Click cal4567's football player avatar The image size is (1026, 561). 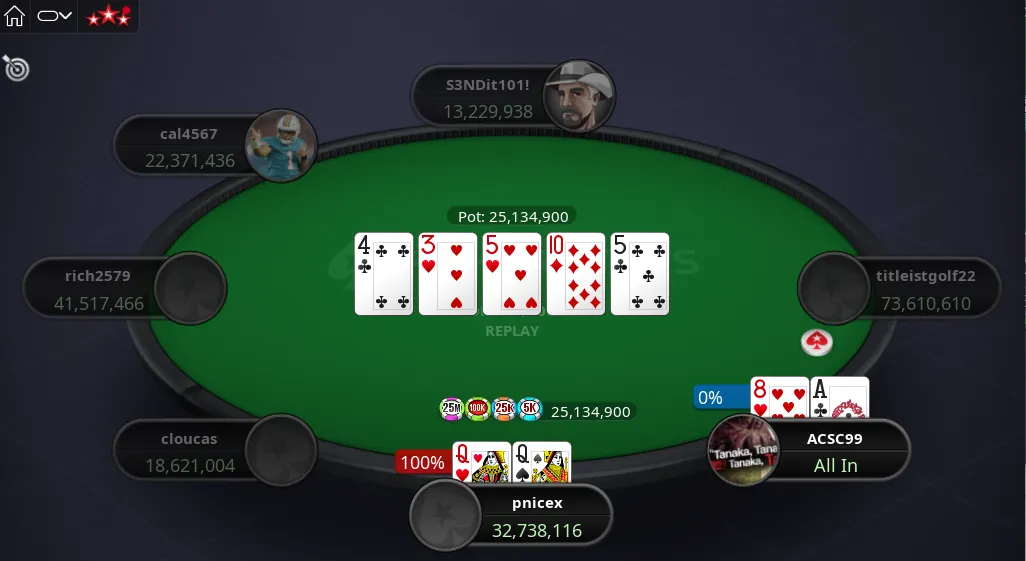(281, 146)
